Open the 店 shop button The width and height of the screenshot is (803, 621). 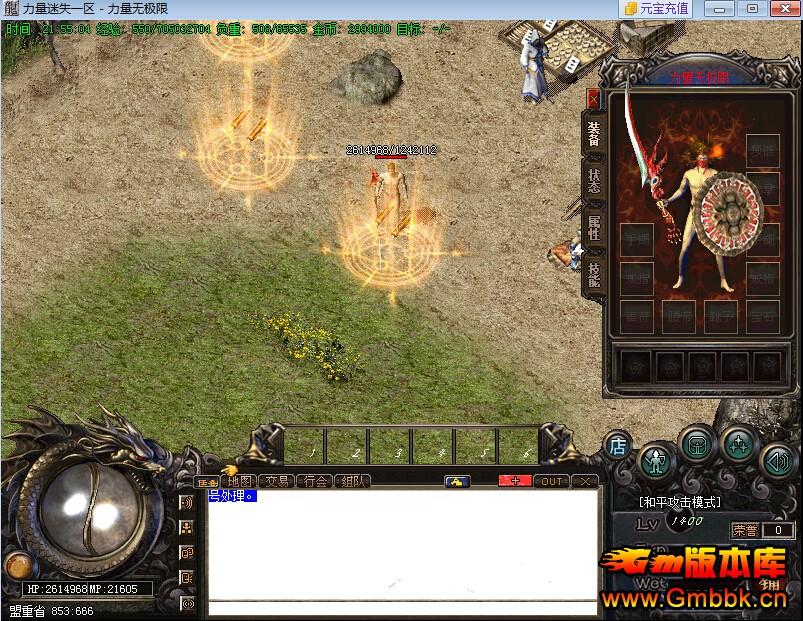618,447
